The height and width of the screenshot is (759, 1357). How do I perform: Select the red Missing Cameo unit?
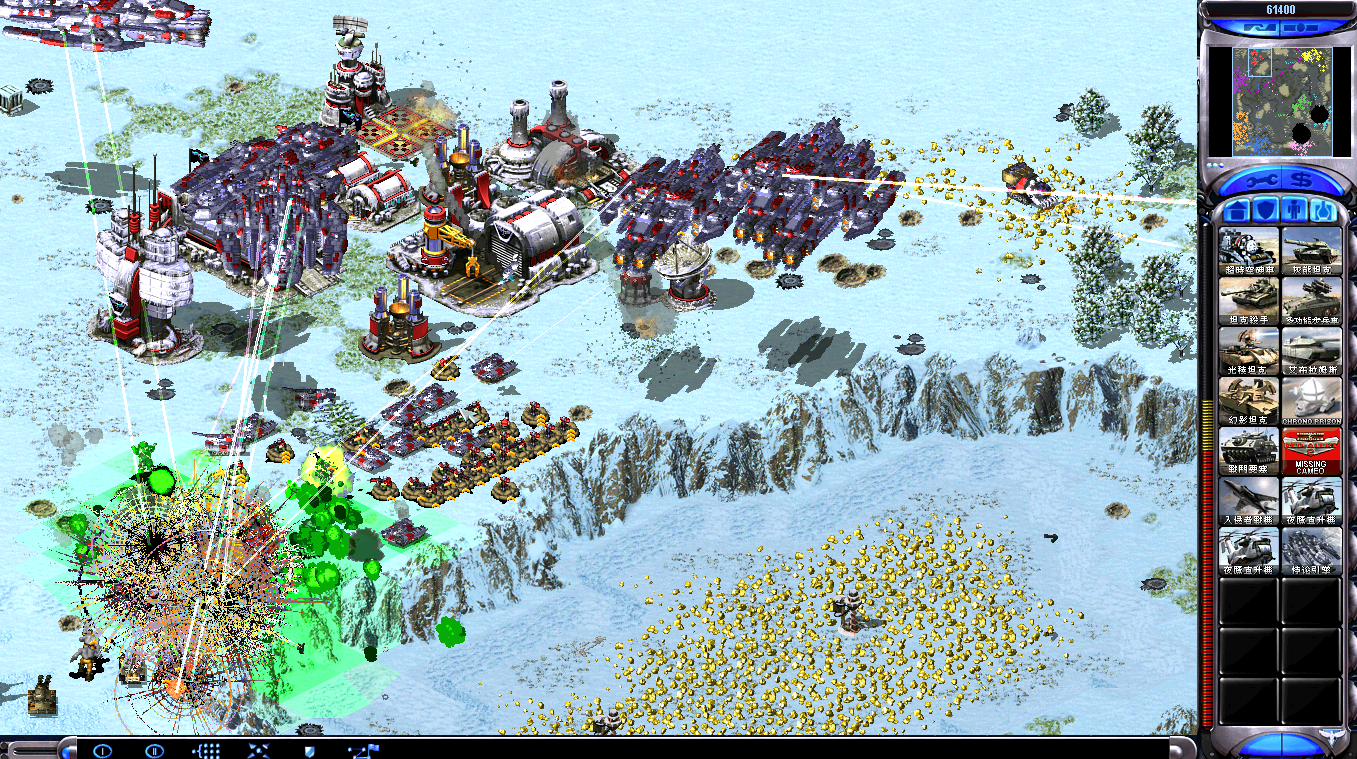pos(1311,451)
